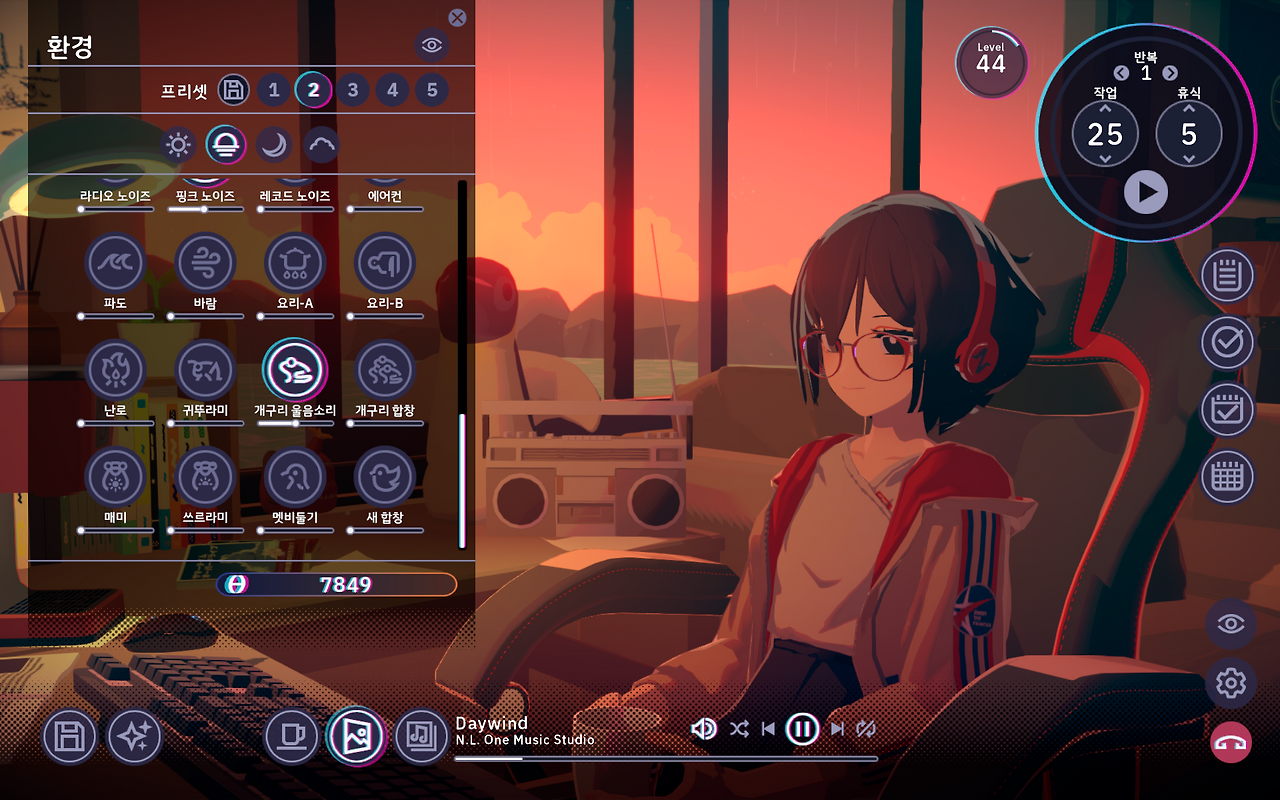The width and height of the screenshot is (1280, 800).
Task: Turn on the 난로 fireplace sound
Action: pyautogui.click(x=116, y=370)
